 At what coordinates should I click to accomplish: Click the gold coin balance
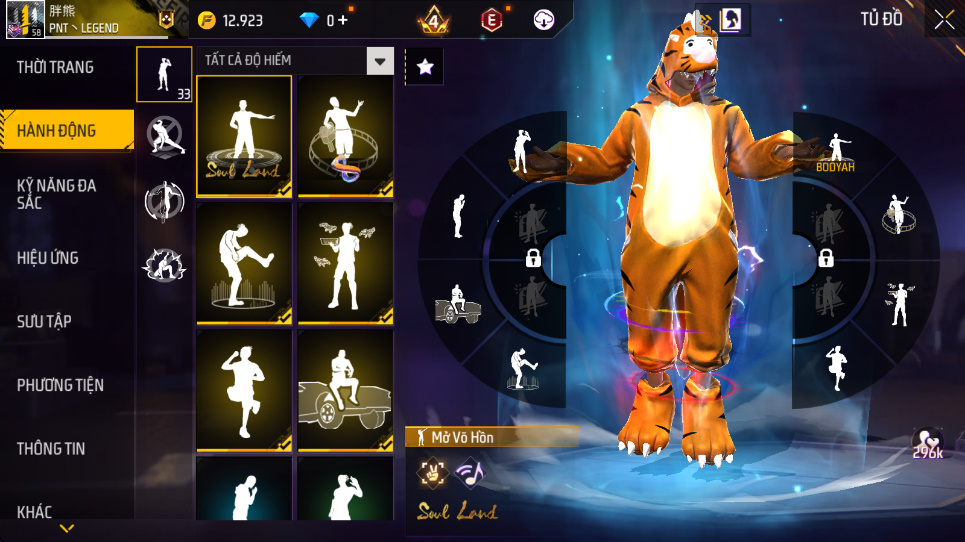(x=230, y=20)
